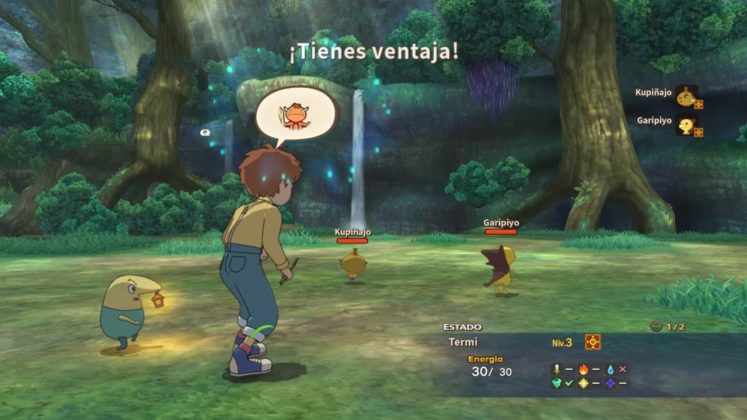The height and width of the screenshot is (420, 747).
Task: Click the water resistance icon
Action: pos(609,369)
